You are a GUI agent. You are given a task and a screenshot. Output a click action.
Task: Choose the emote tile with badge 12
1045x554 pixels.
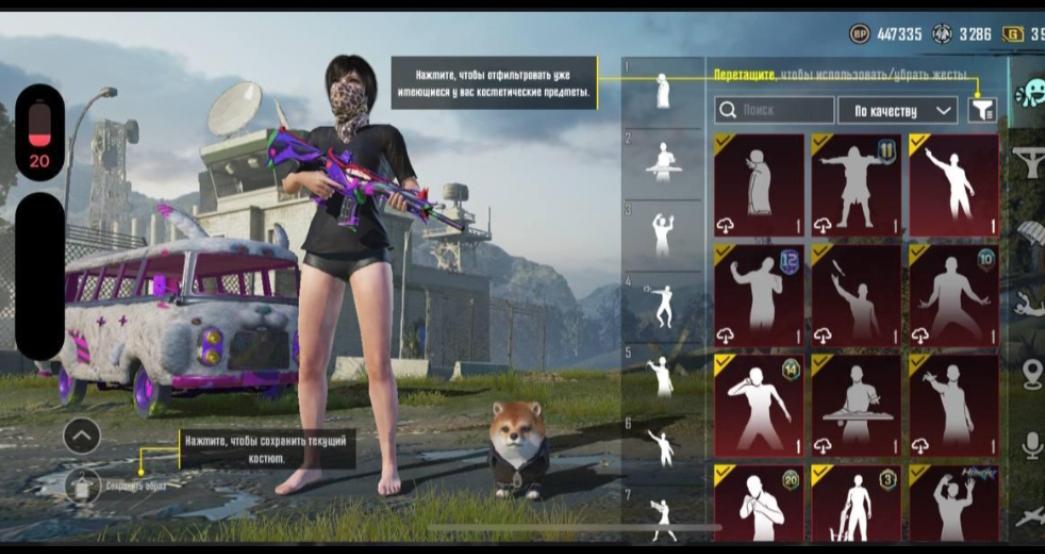(x=758, y=294)
